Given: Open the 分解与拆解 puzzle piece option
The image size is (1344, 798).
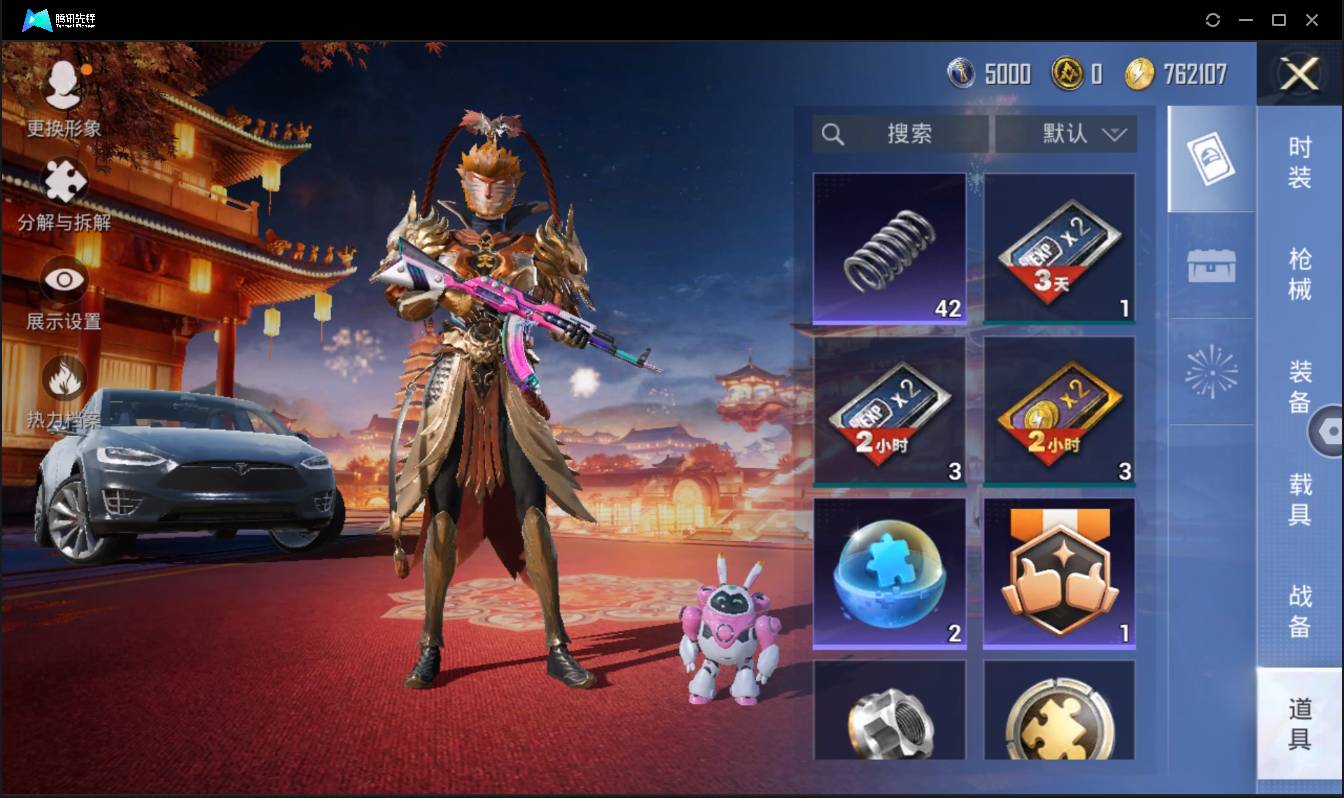Looking at the screenshot, I should (64, 194).
